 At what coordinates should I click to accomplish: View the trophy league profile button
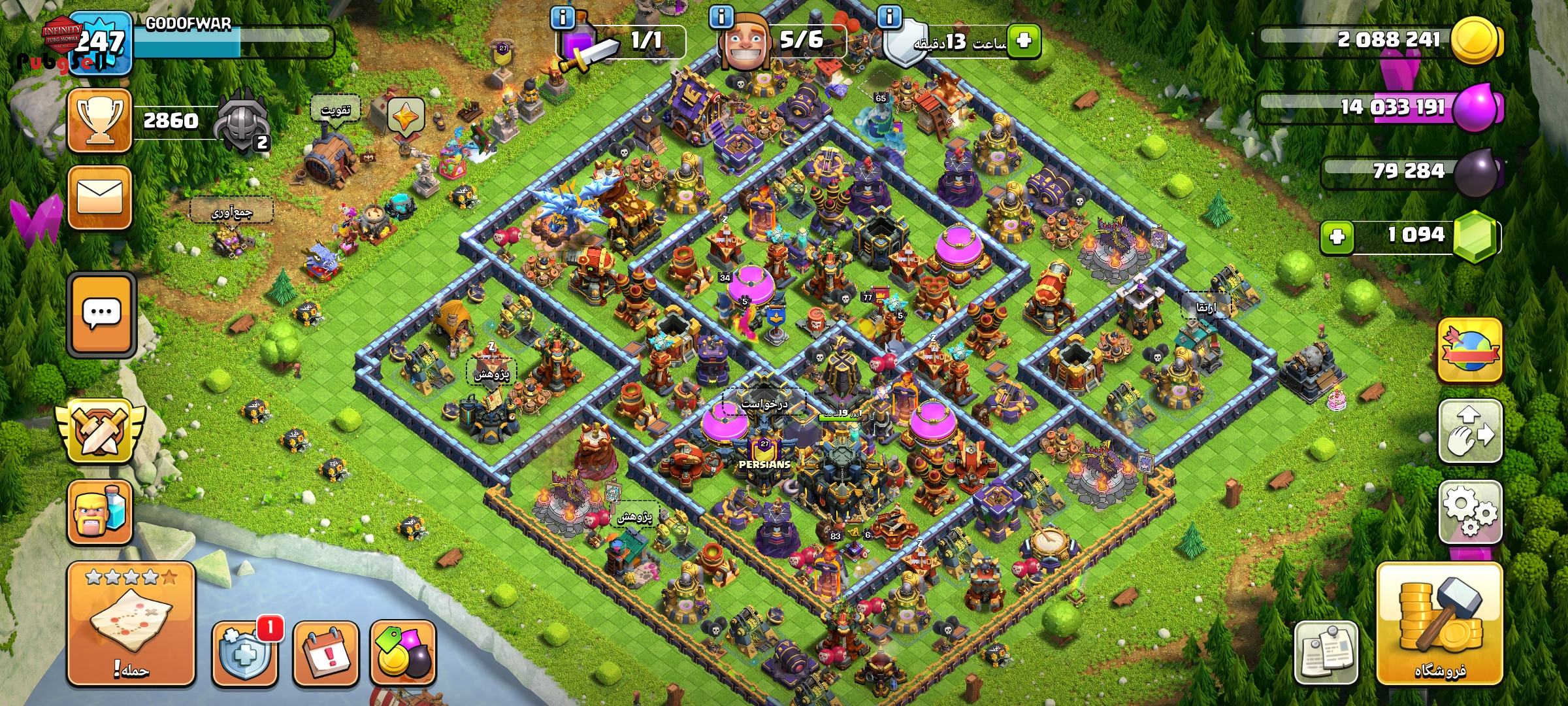tap(100, 121)
